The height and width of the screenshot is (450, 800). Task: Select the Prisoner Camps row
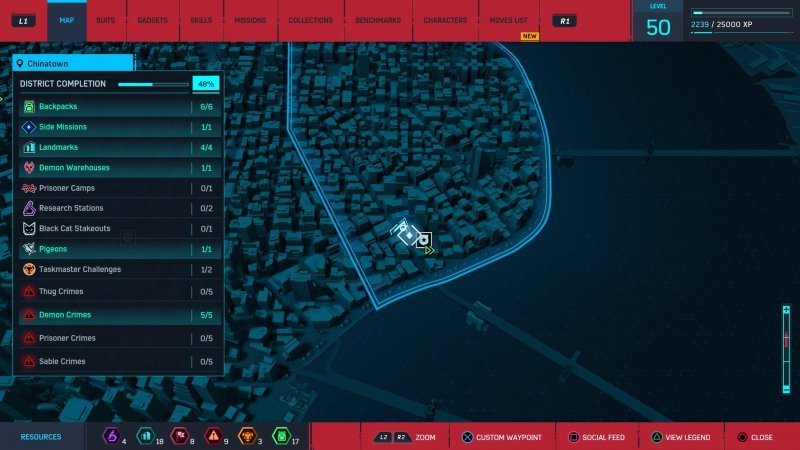click(x=118, y=188)
